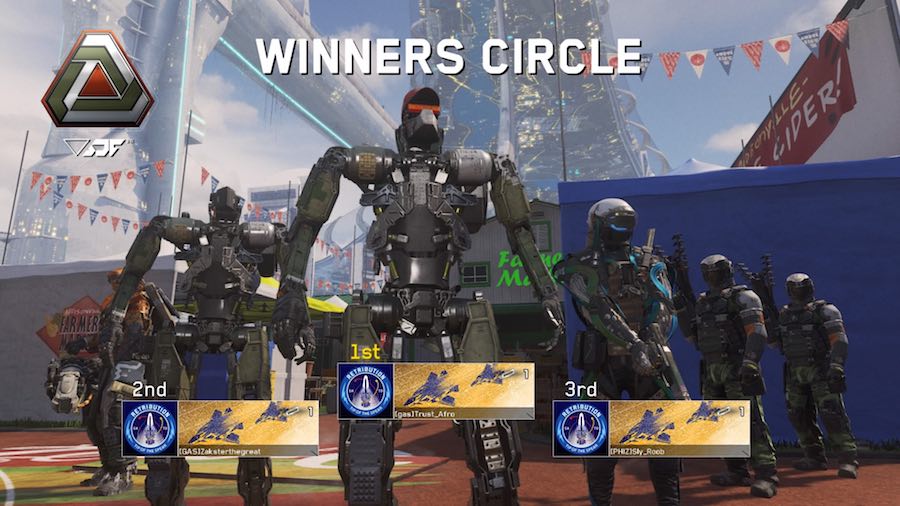Click Zaksterthegreat's Retribution emblem

pyautogui.click(x=149, y=428)
